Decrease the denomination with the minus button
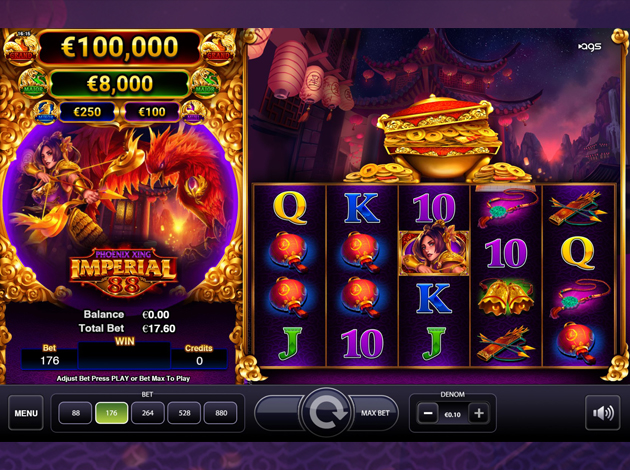The width and height of the screenshot is (630, 470). [428, 413]
